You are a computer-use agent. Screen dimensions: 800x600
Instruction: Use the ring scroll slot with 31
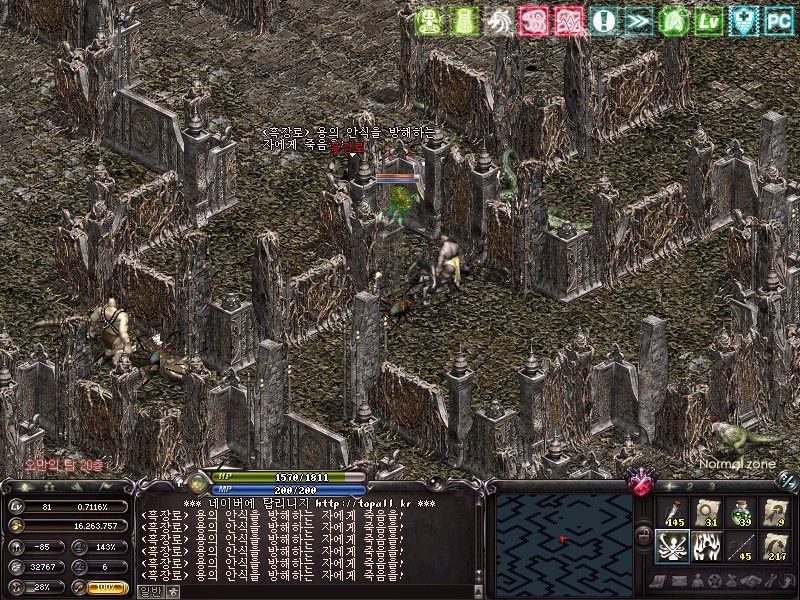point(706,512)
